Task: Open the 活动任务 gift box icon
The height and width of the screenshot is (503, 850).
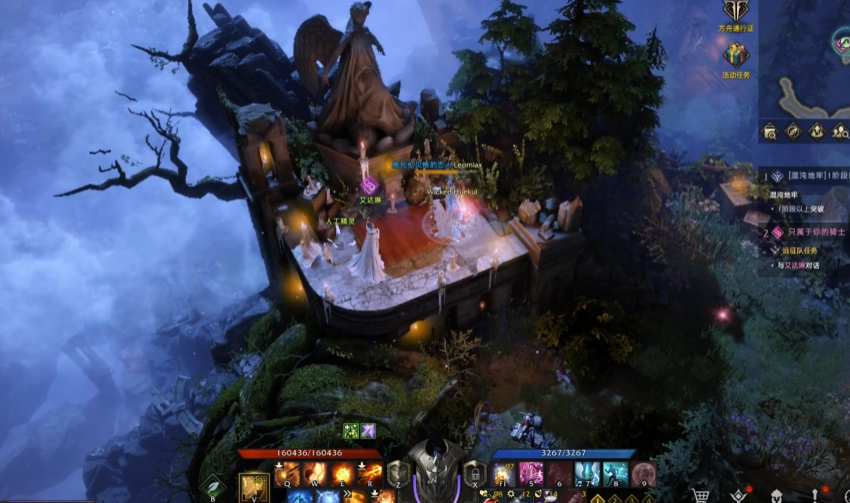Action: point(736,56)
